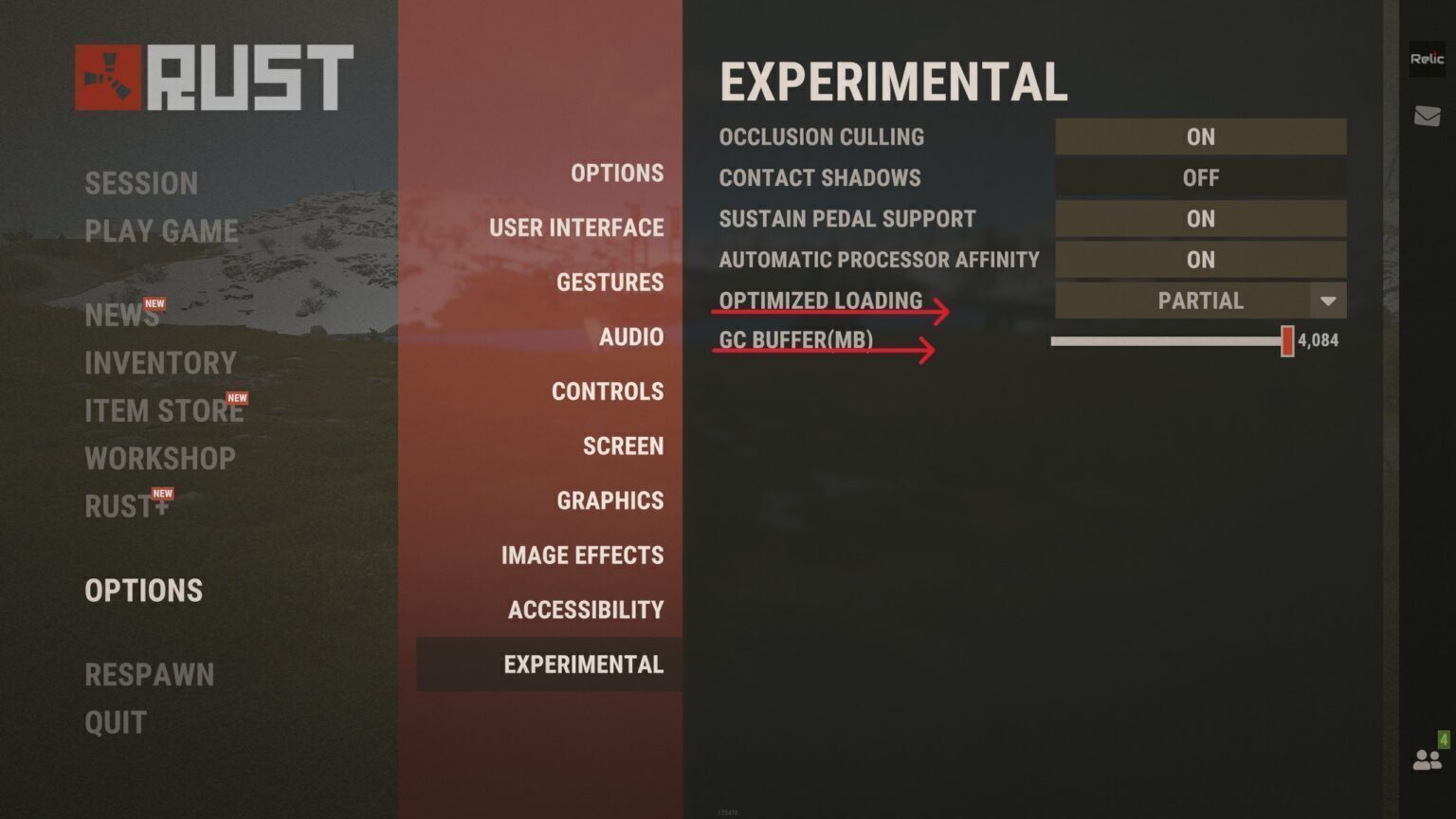Open the Workshop page

pos(160,459)
